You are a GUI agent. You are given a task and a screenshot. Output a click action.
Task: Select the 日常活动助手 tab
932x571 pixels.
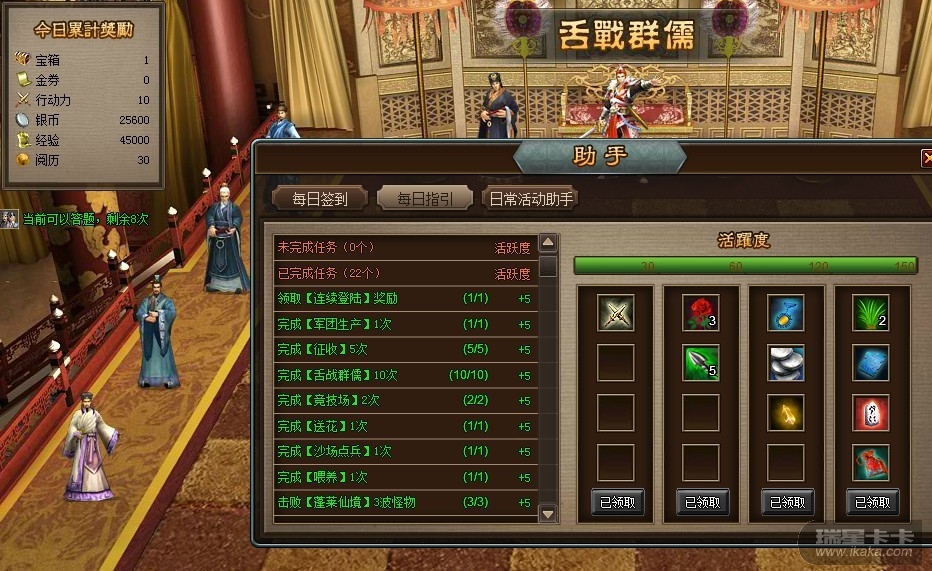tap(530, 198)
